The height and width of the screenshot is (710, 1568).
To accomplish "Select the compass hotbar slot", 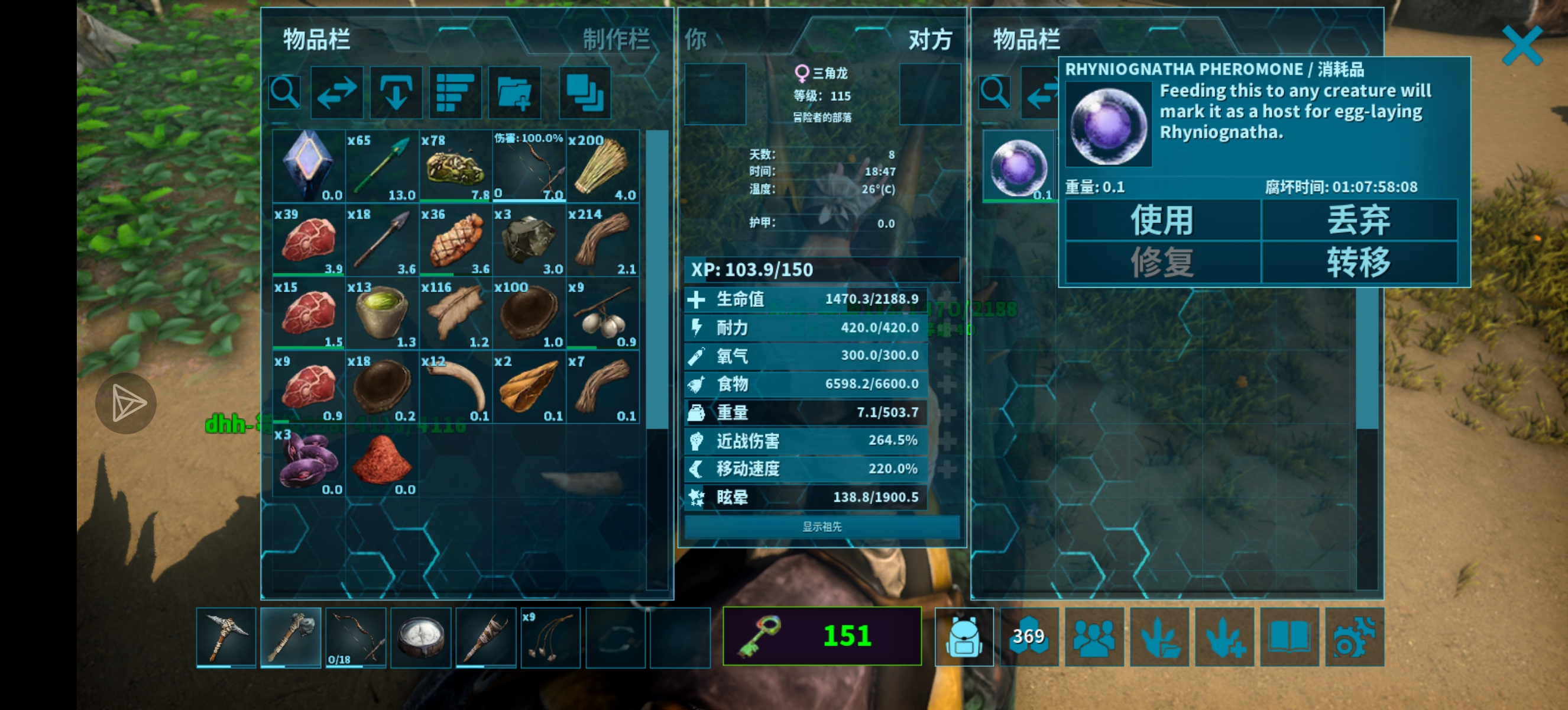I will point(420,637).
